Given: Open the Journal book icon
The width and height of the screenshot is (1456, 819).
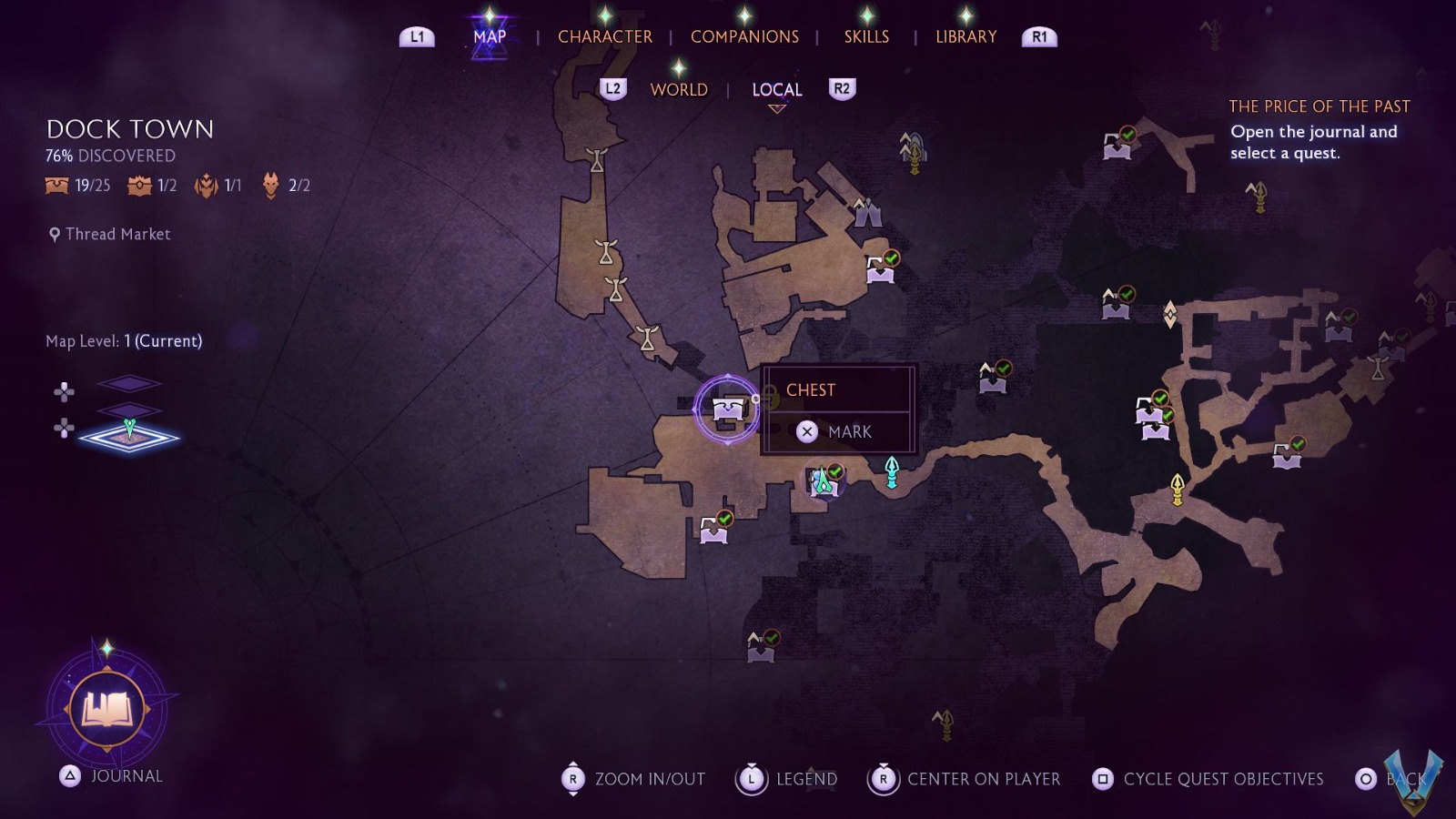Looking at the screenshot, I should [107, 709].
